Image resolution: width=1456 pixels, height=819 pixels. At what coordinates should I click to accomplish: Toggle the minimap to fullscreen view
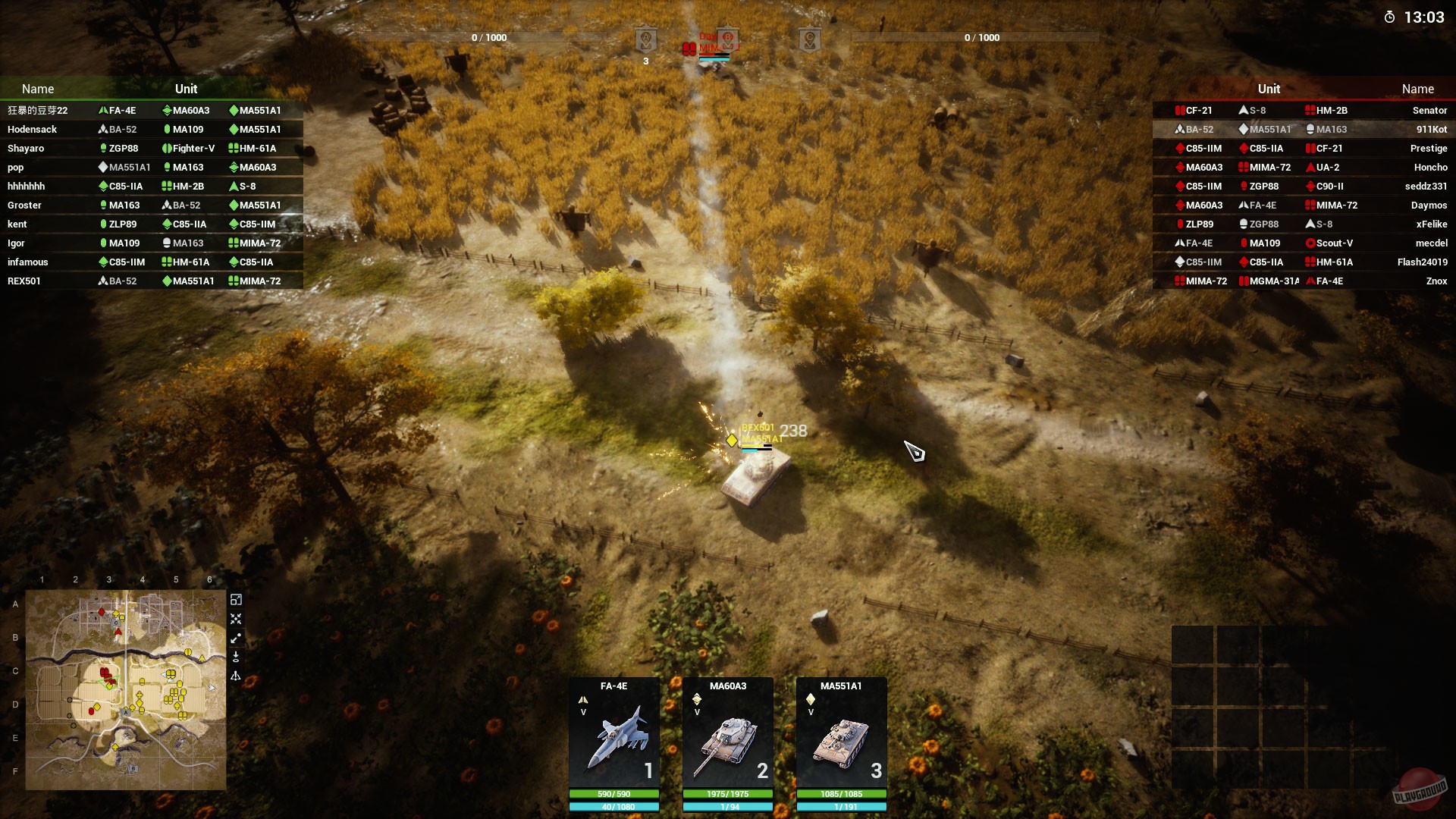pyautogui.click(x=237, y=599)
